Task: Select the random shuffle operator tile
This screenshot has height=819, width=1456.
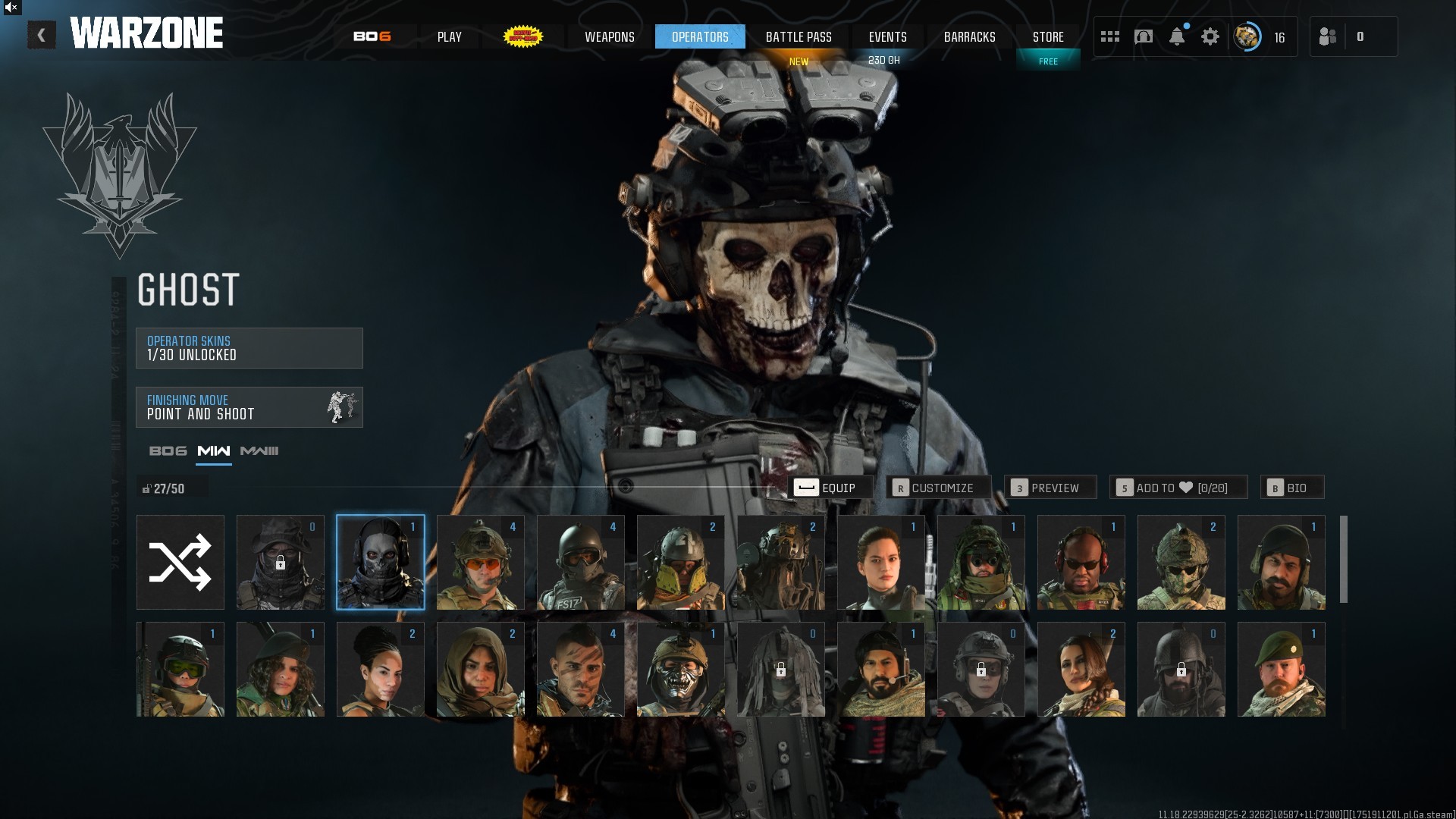Action: coord(180,563)
